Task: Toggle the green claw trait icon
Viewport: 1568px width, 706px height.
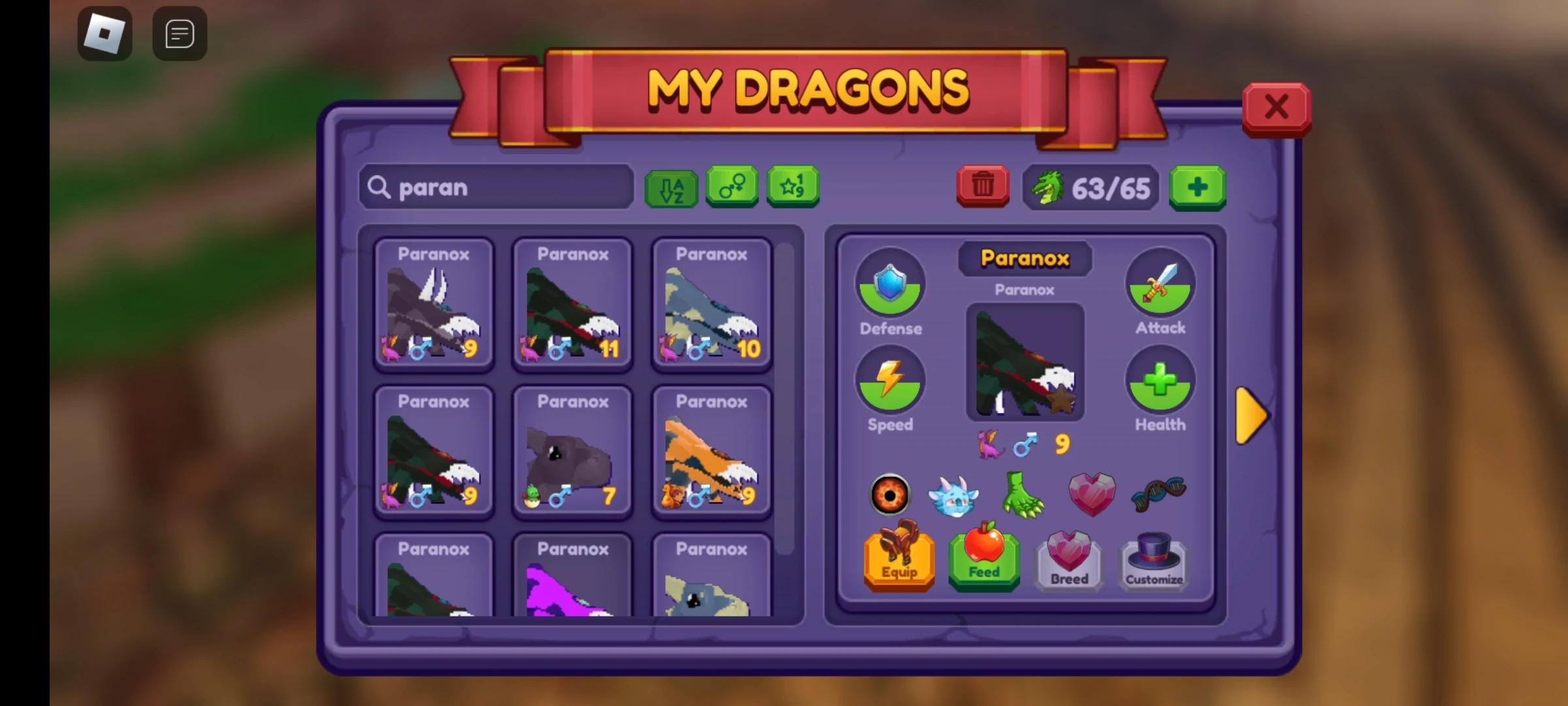Action: (1023, 495)
